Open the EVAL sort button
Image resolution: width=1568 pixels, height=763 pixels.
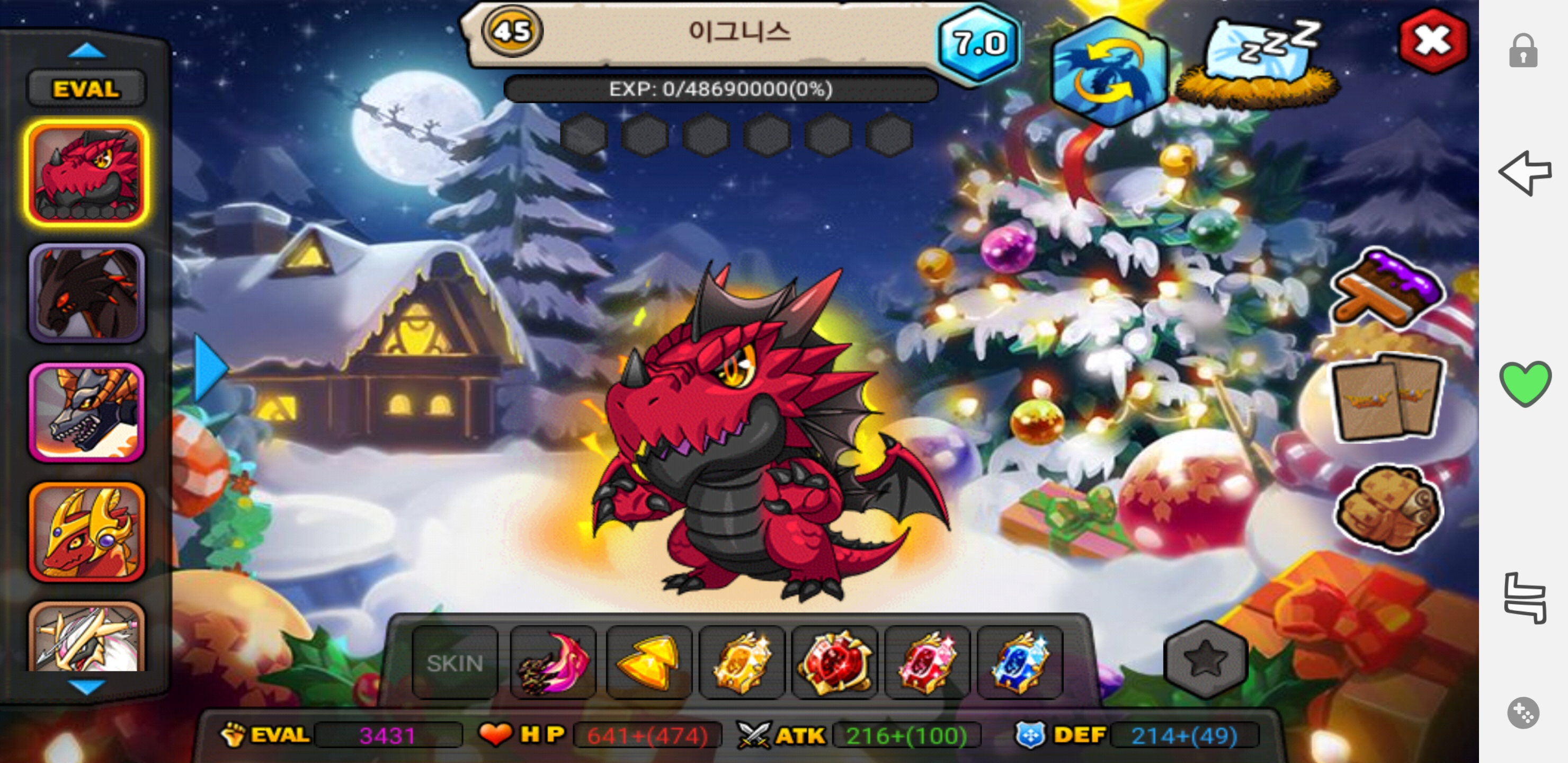click(x=86, y=90)
